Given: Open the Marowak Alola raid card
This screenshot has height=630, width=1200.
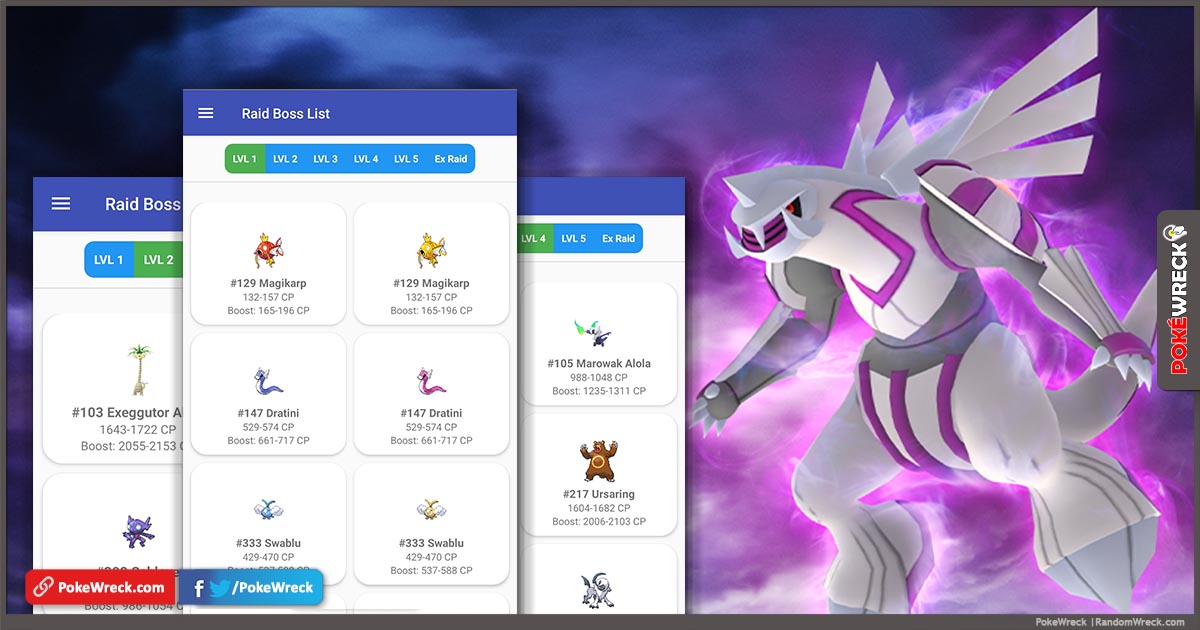Looking at the screenshot, I should click(x=599, y=345).
